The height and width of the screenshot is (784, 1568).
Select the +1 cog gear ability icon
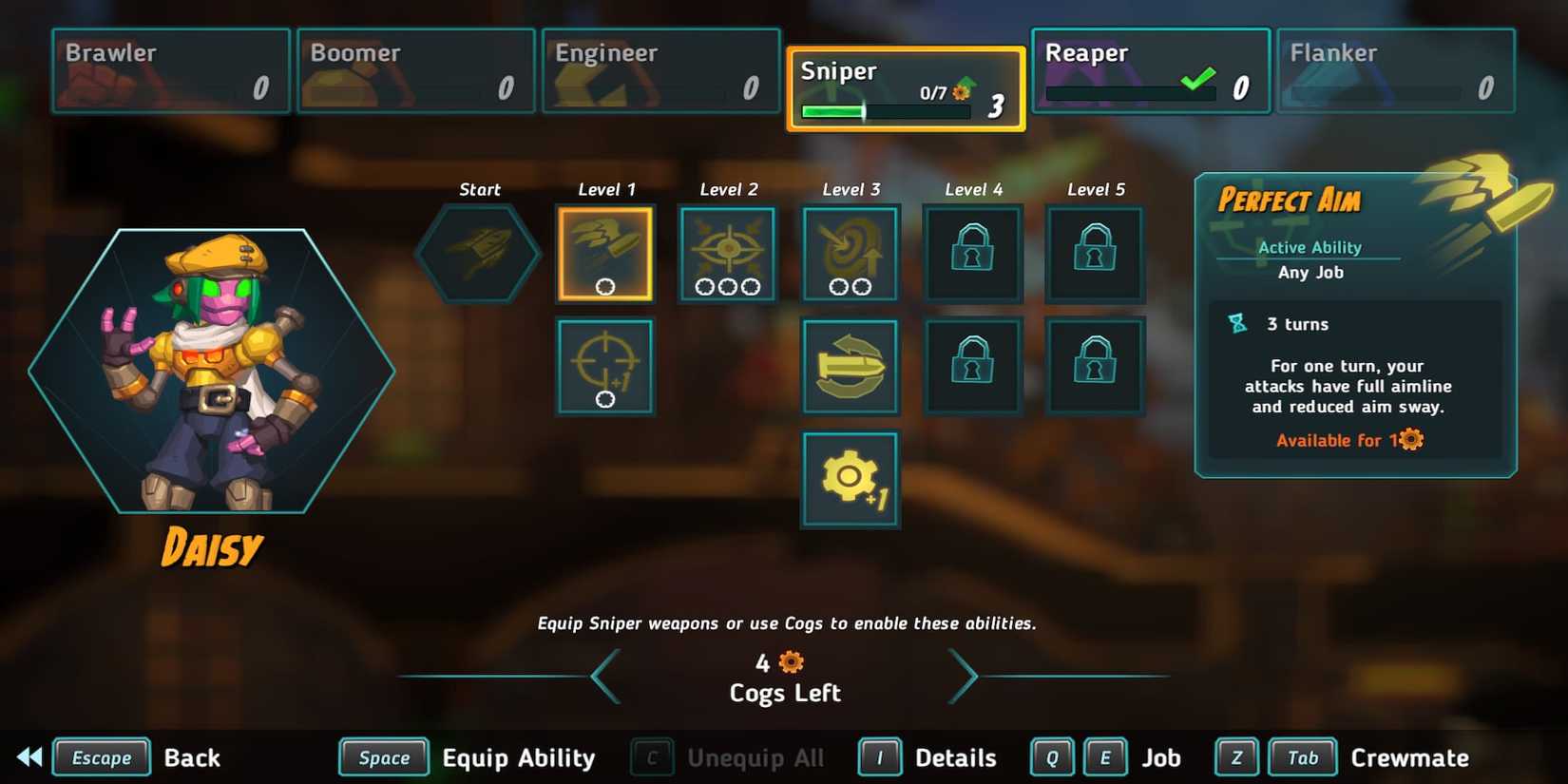(850, 480)
